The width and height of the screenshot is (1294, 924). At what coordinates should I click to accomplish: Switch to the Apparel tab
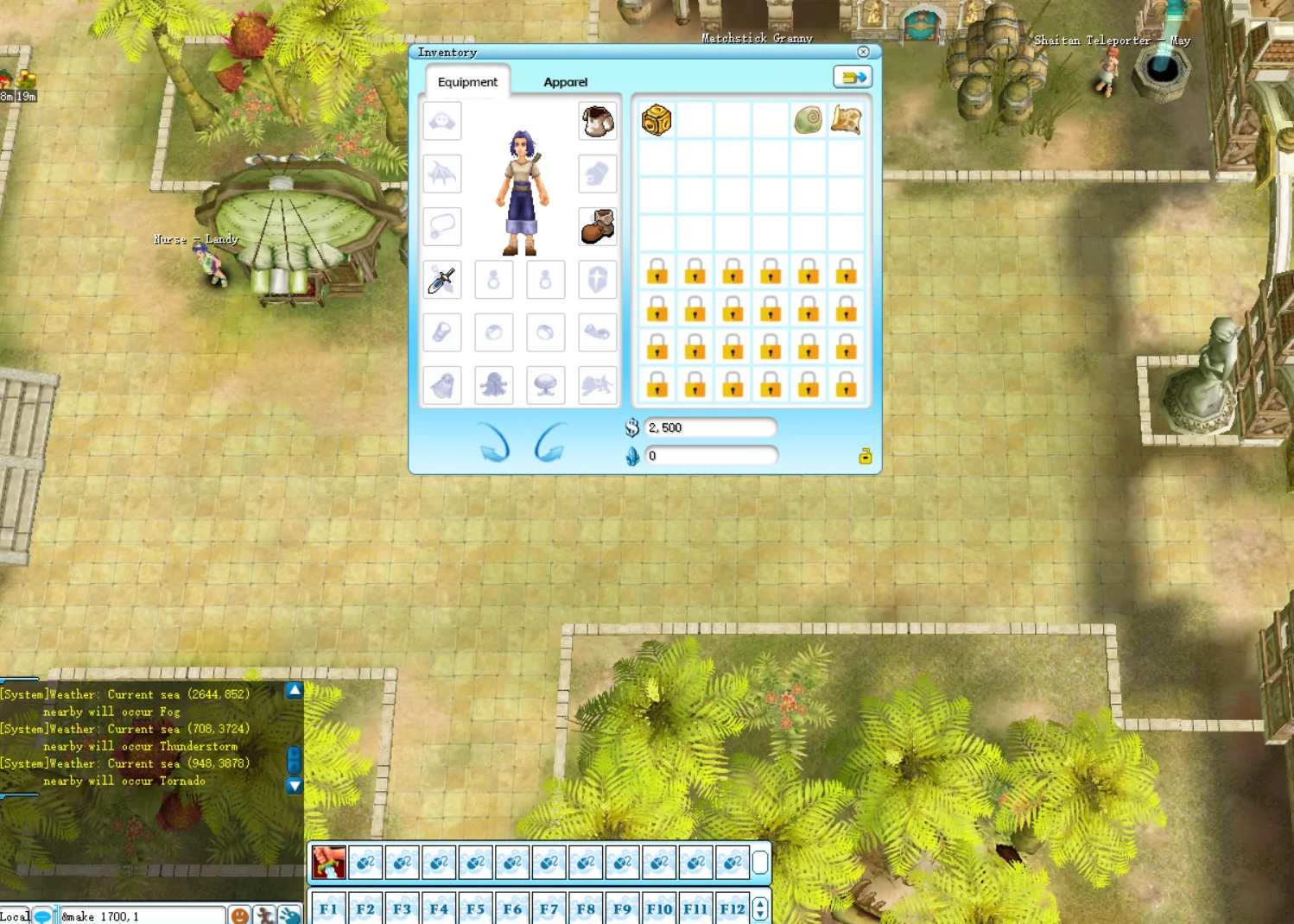[565, 82]
